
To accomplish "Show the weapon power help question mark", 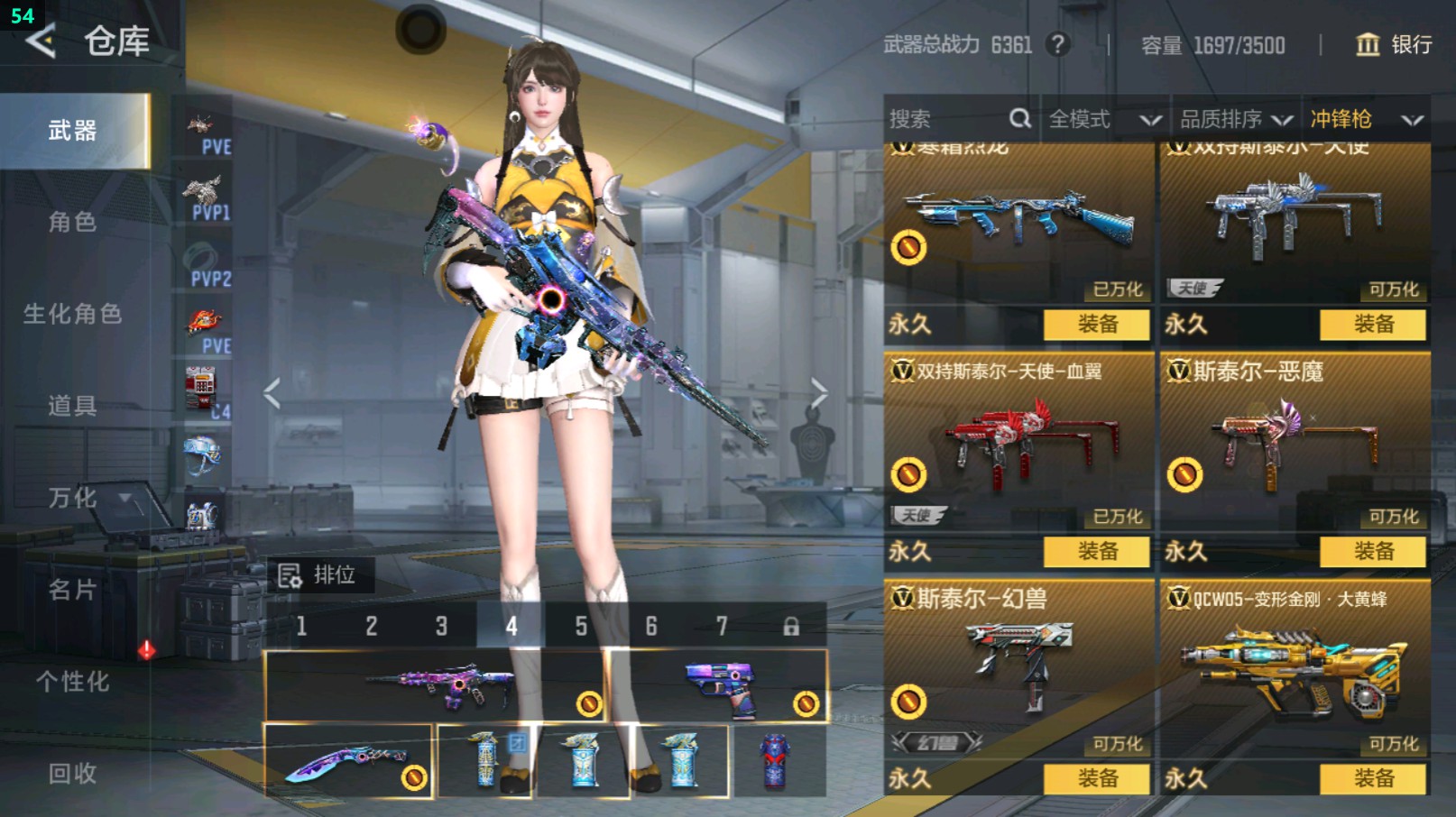I will (x=1058, y=44).
